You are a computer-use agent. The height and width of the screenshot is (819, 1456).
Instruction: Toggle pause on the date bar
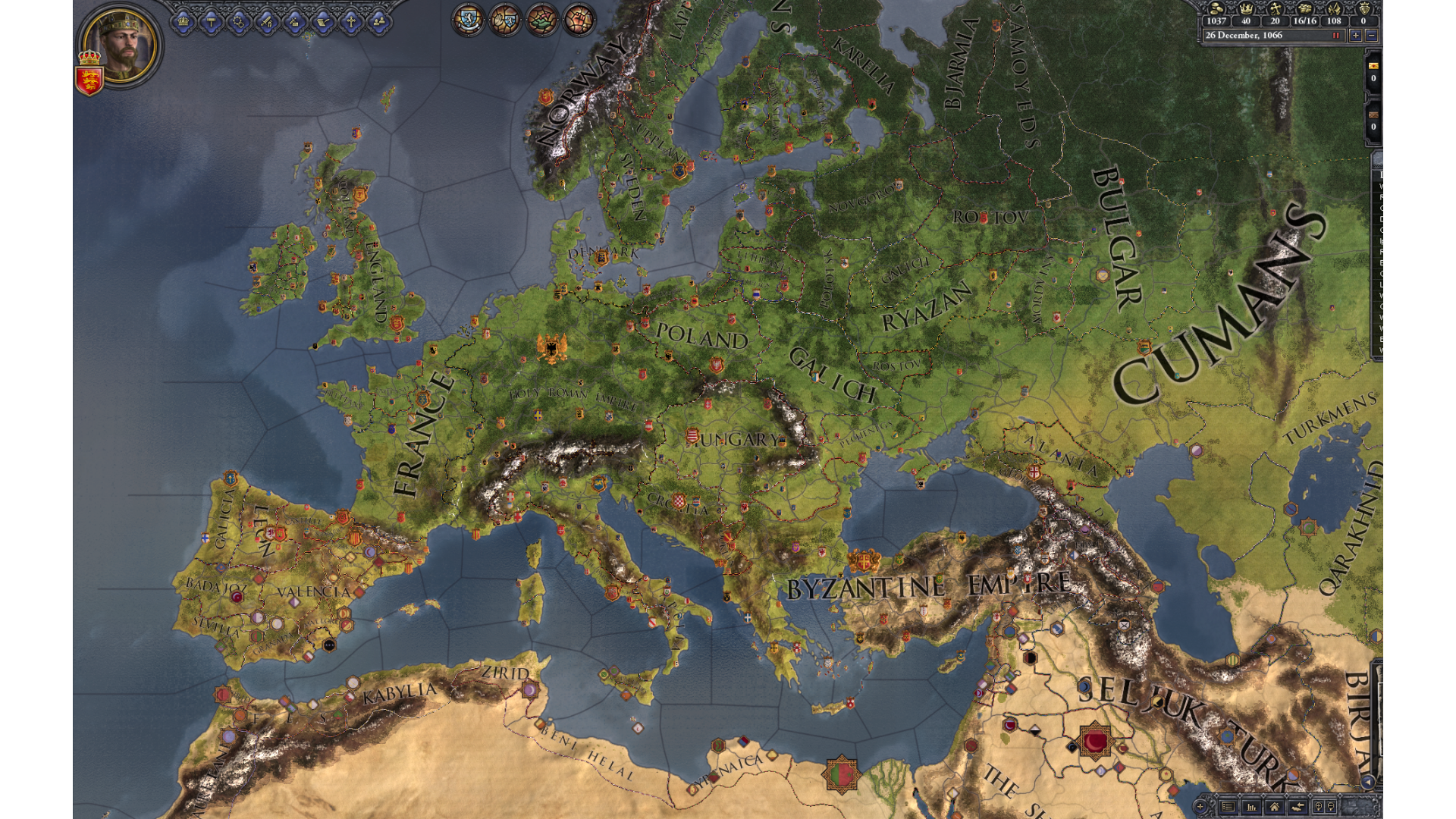(1335, 35)
